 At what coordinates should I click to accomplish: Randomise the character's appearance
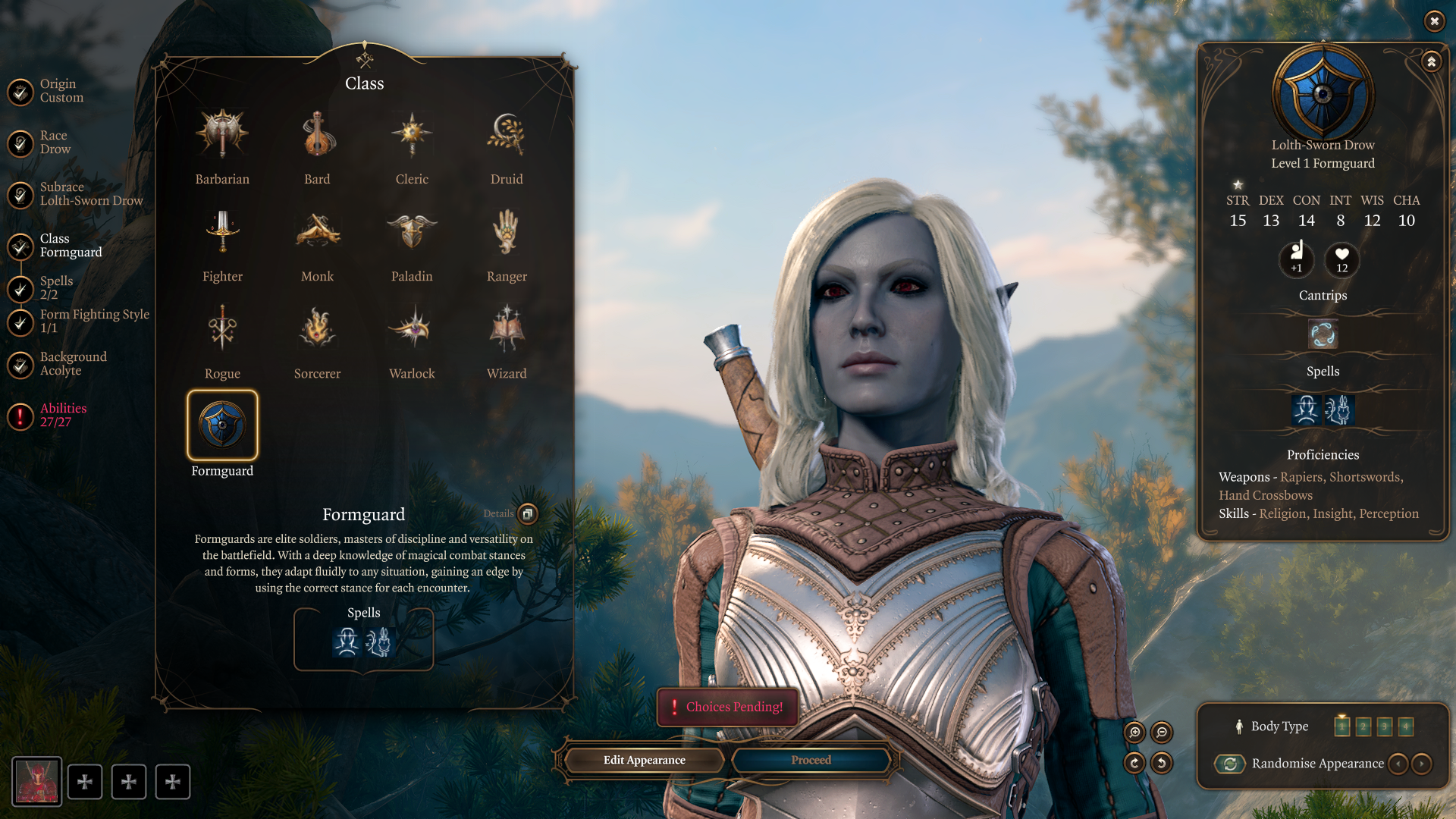[x=1230, y=764]
